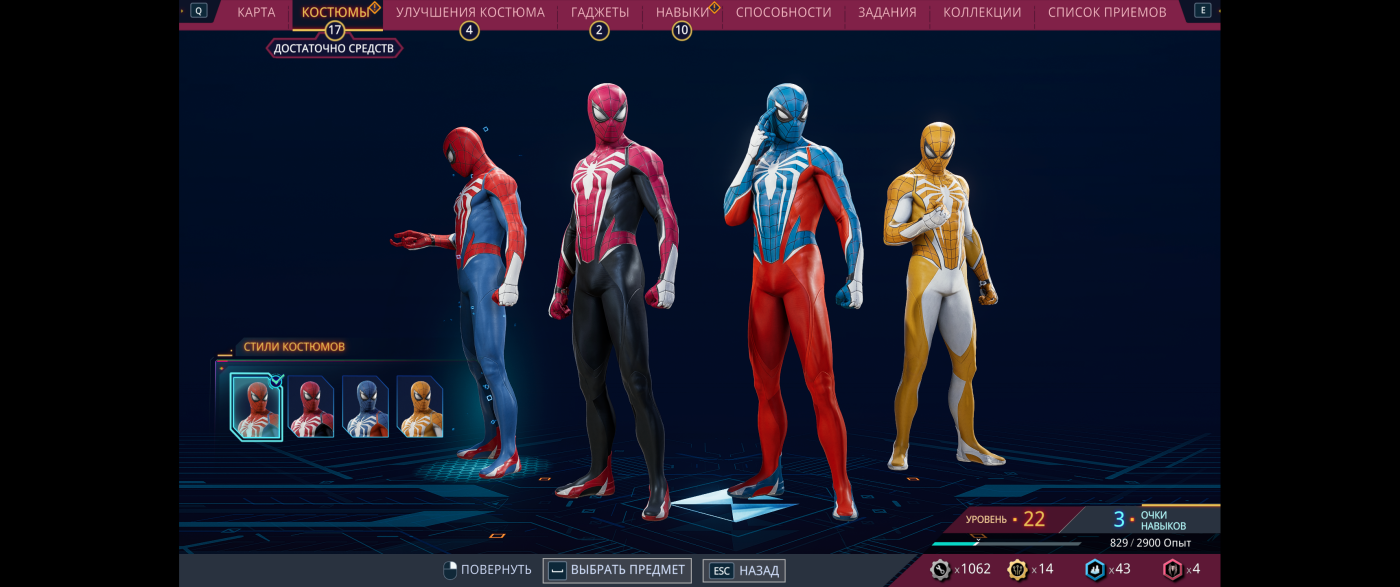Image resolution: width=1400 pixels, height=587 pixels.
Task: Select the yellow suit style thumbnail
Action: tap(420, 407)
